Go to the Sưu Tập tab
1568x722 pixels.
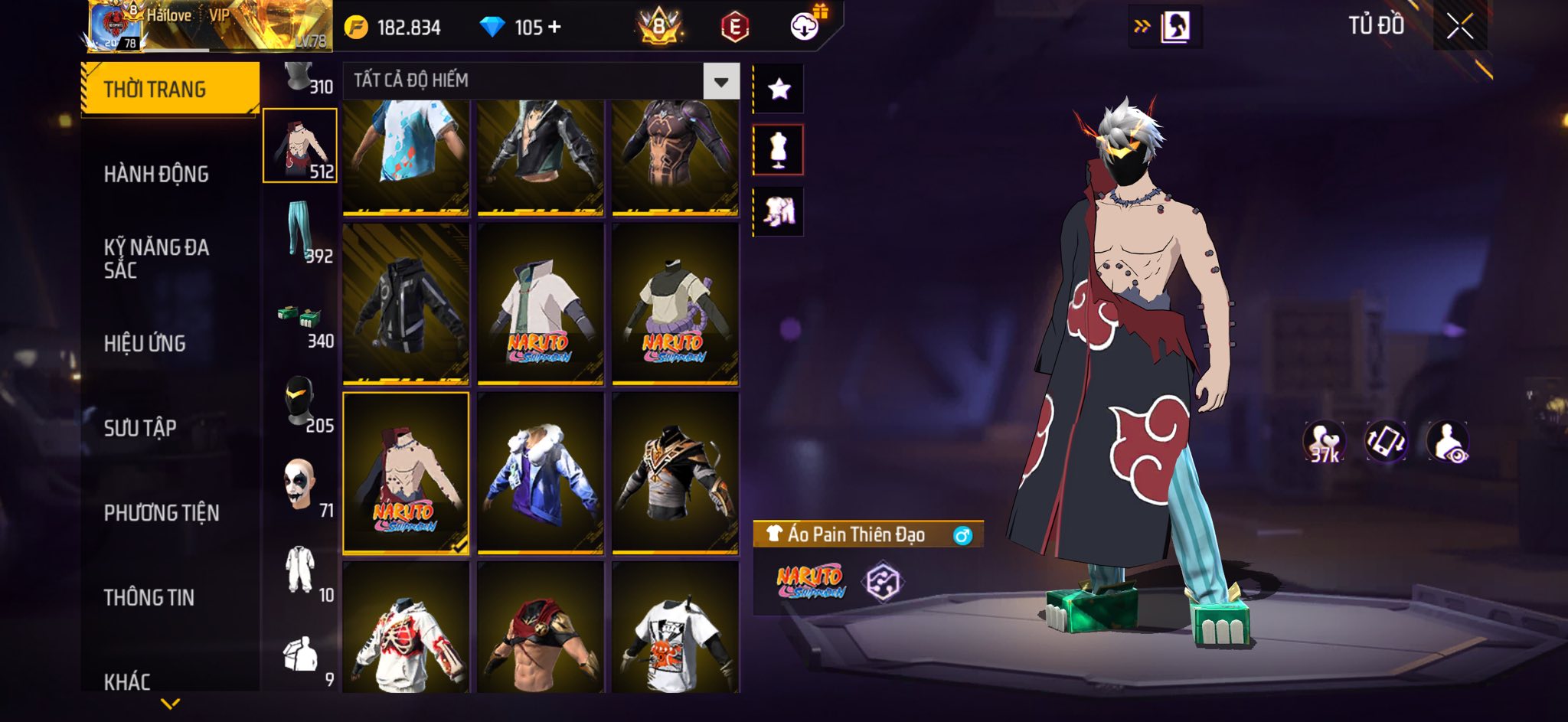tap(140, 428)
